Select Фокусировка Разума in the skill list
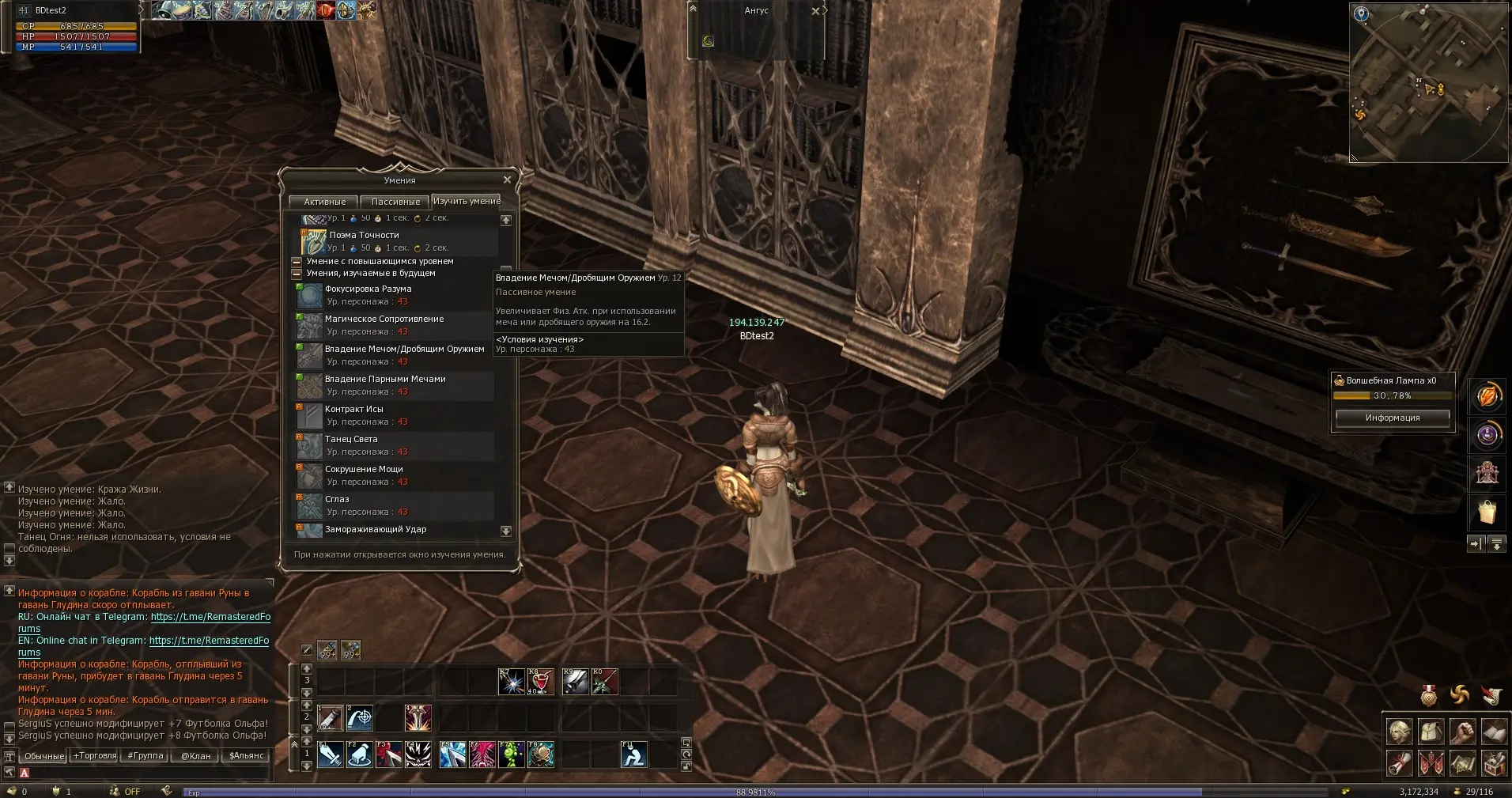 (368, 289)
